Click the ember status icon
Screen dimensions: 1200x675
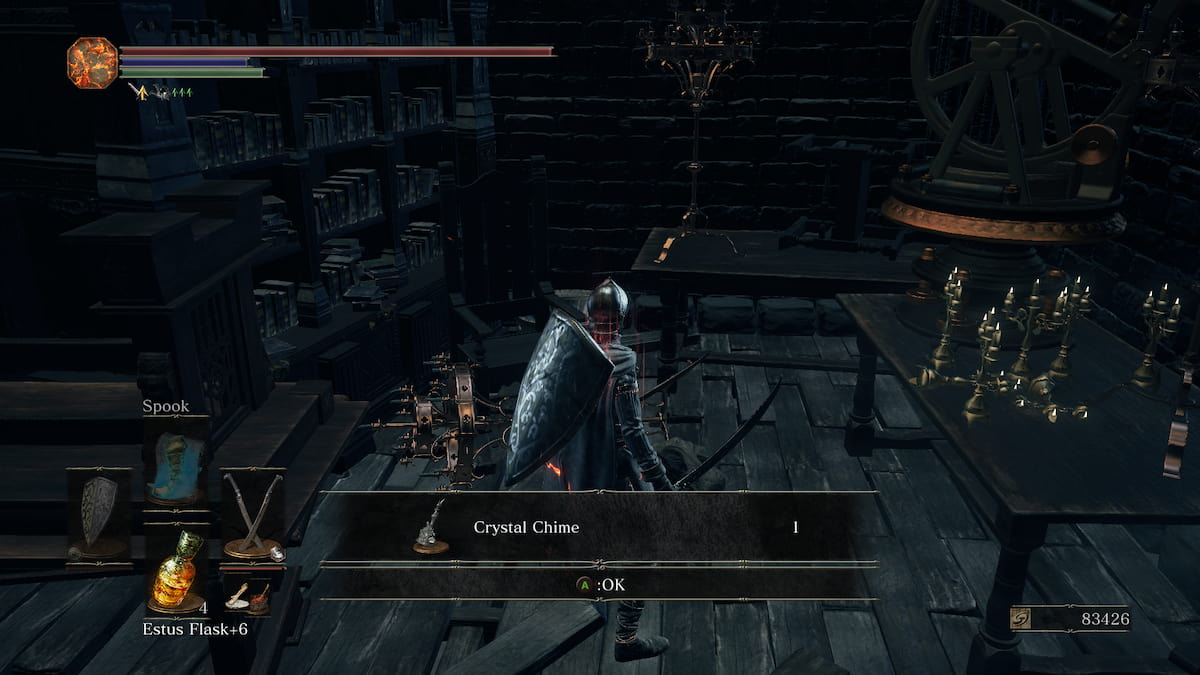pos(92,62)
